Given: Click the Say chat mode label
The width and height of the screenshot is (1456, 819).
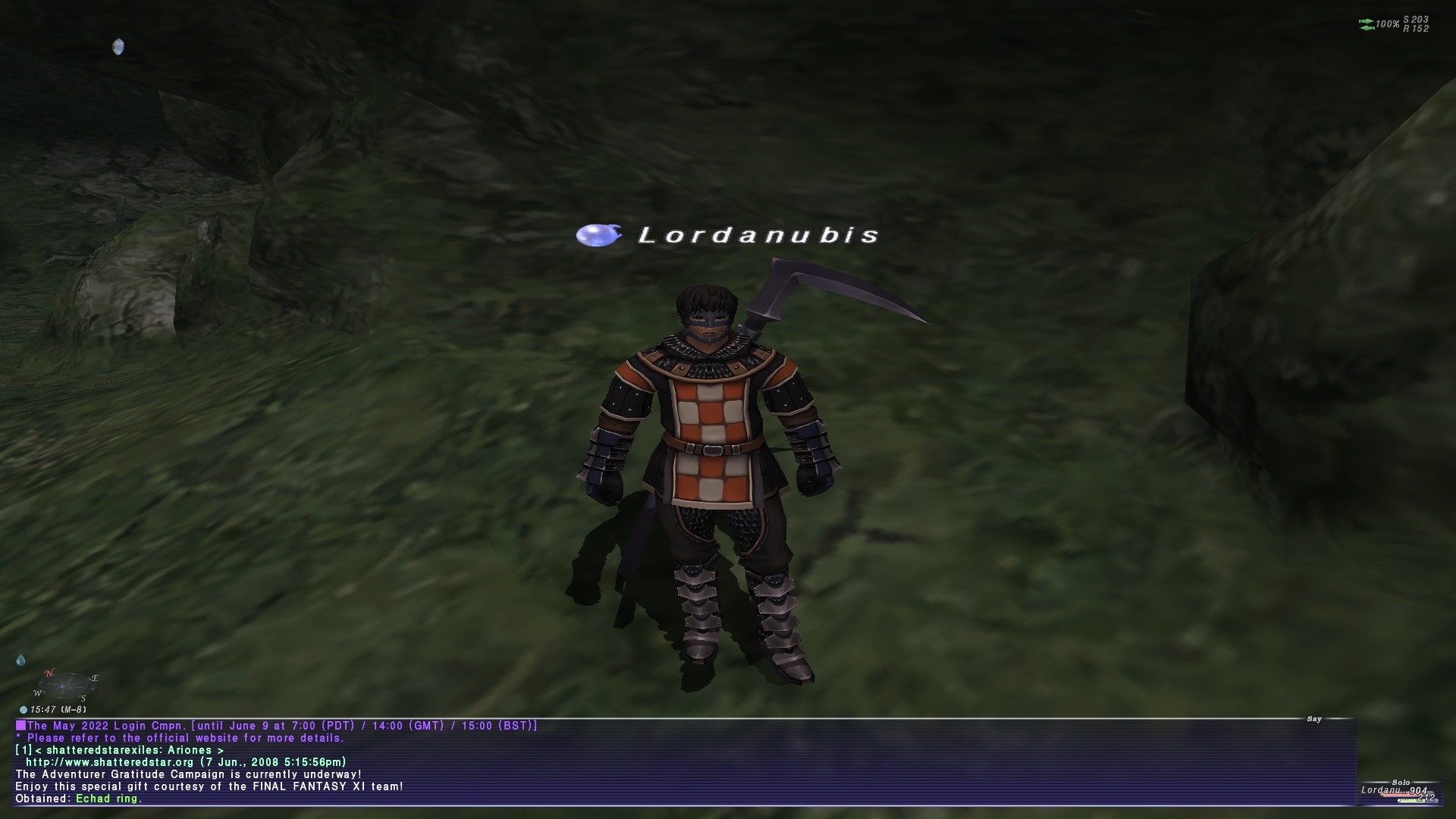Looking at the screenshot, I should [x=1314, y=719].
